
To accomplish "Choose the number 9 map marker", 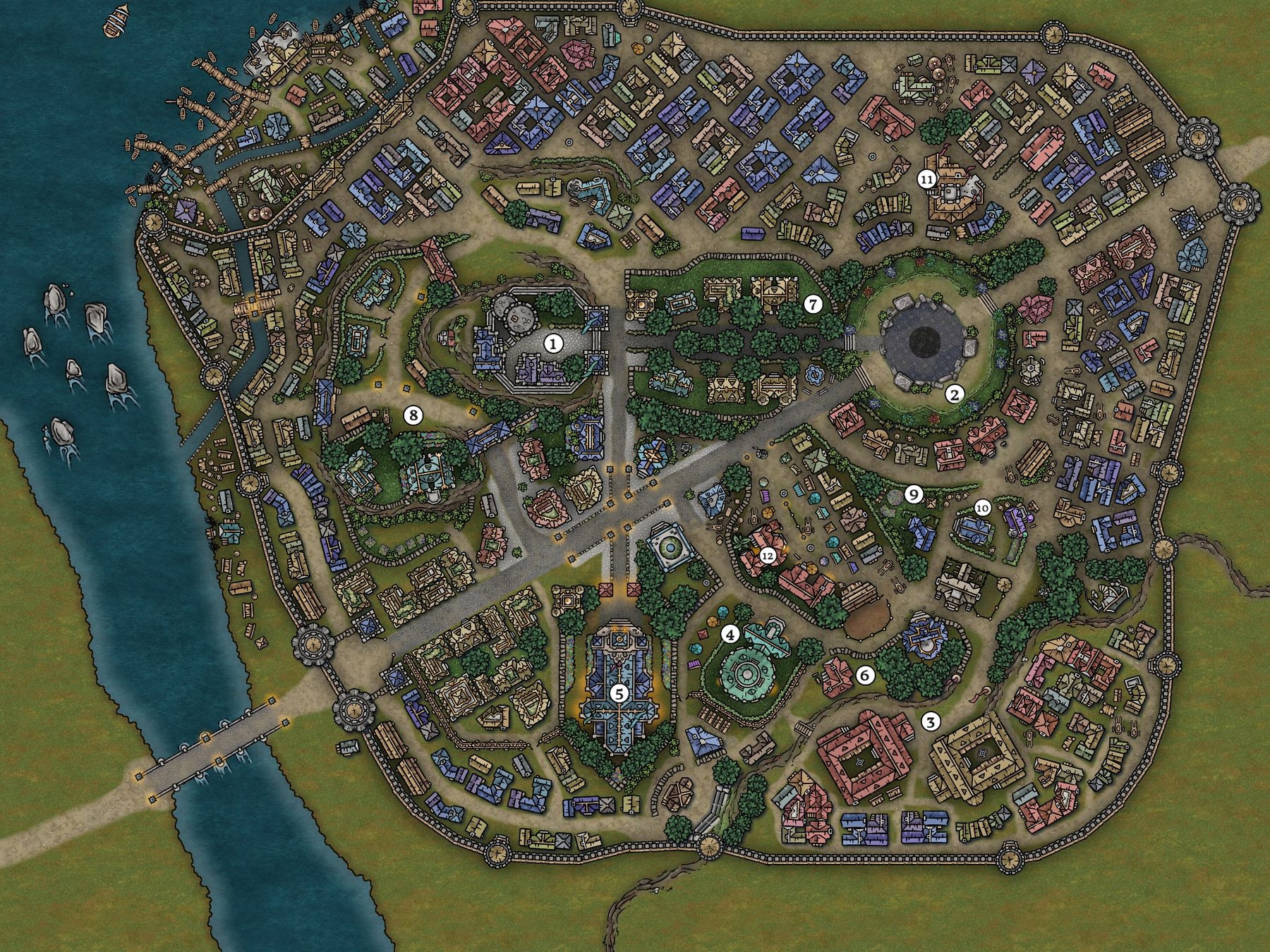I will pyautogui.click(x=914, y=495).
